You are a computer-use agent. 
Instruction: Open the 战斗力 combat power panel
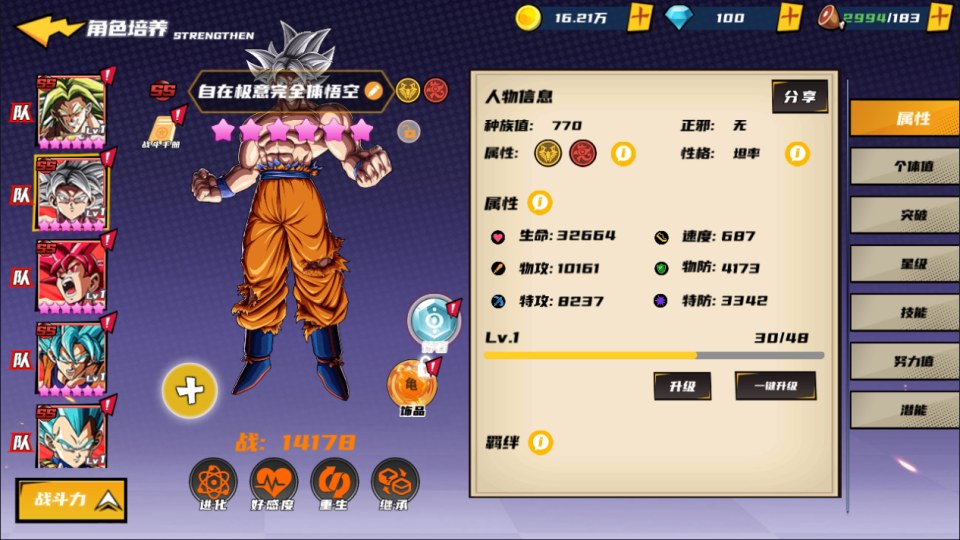(x=71, y=500)
